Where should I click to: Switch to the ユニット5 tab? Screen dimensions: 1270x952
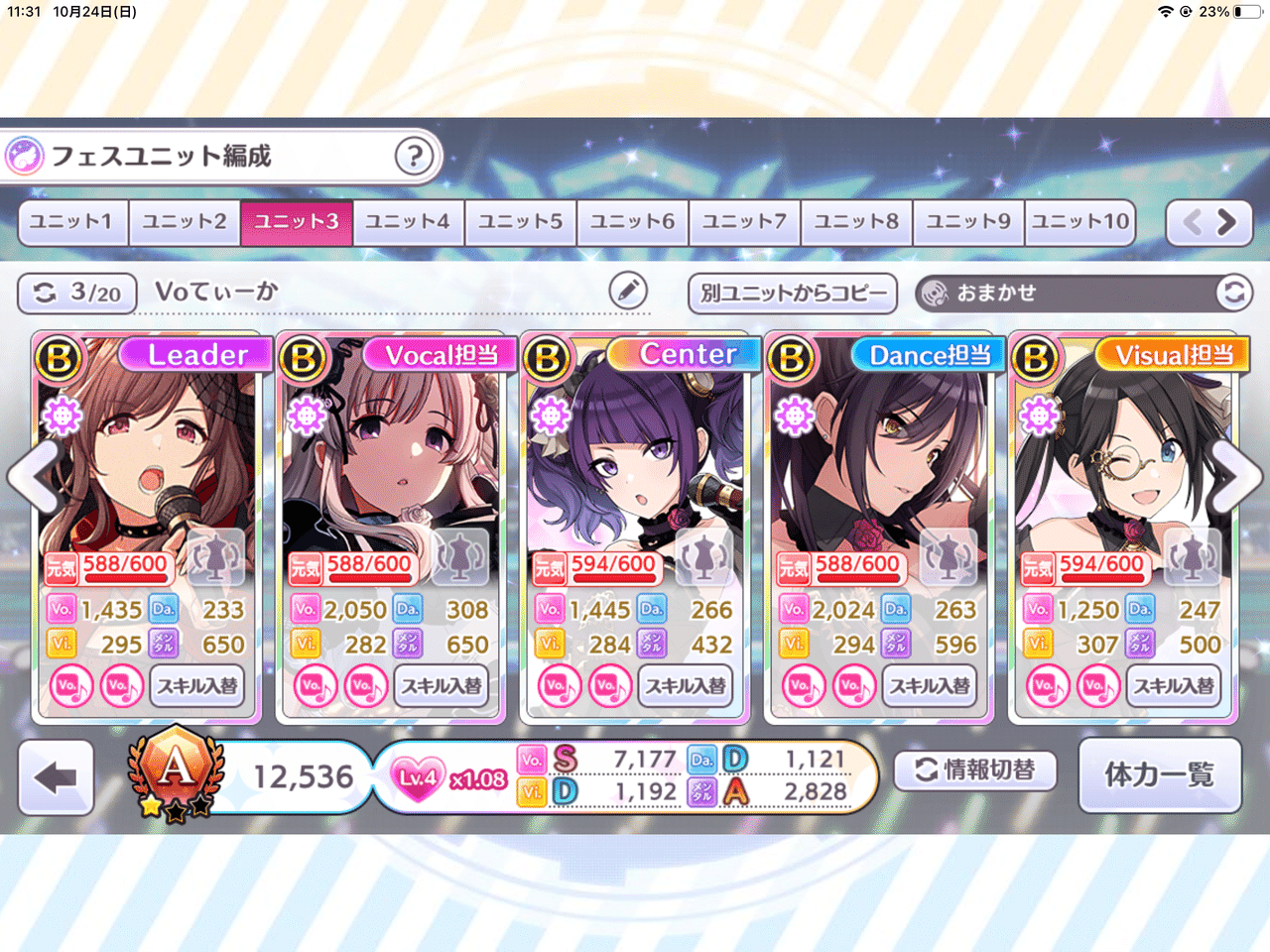coord(520,222)
